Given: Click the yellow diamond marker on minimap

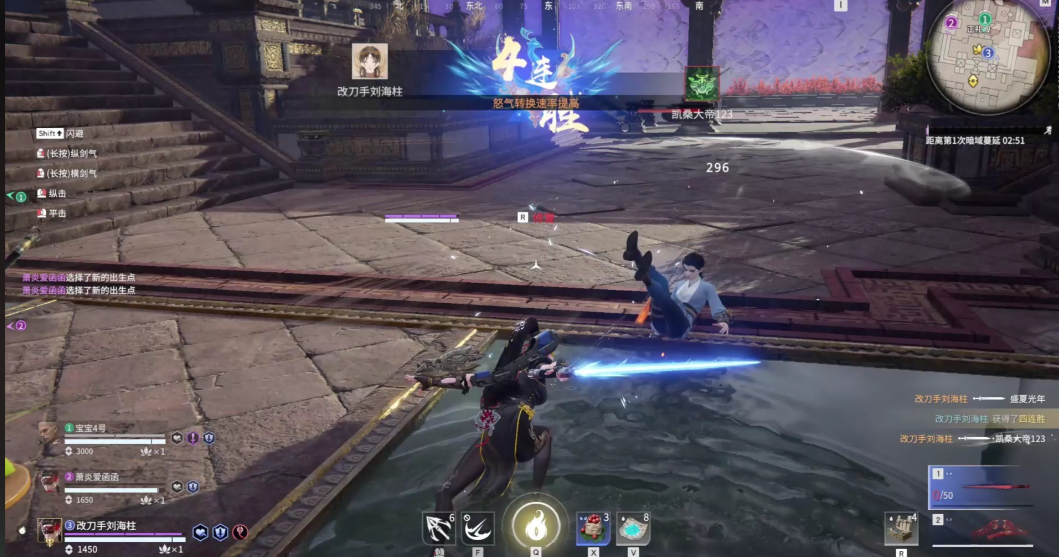Looking at the screenshot, I should point(971,80).
